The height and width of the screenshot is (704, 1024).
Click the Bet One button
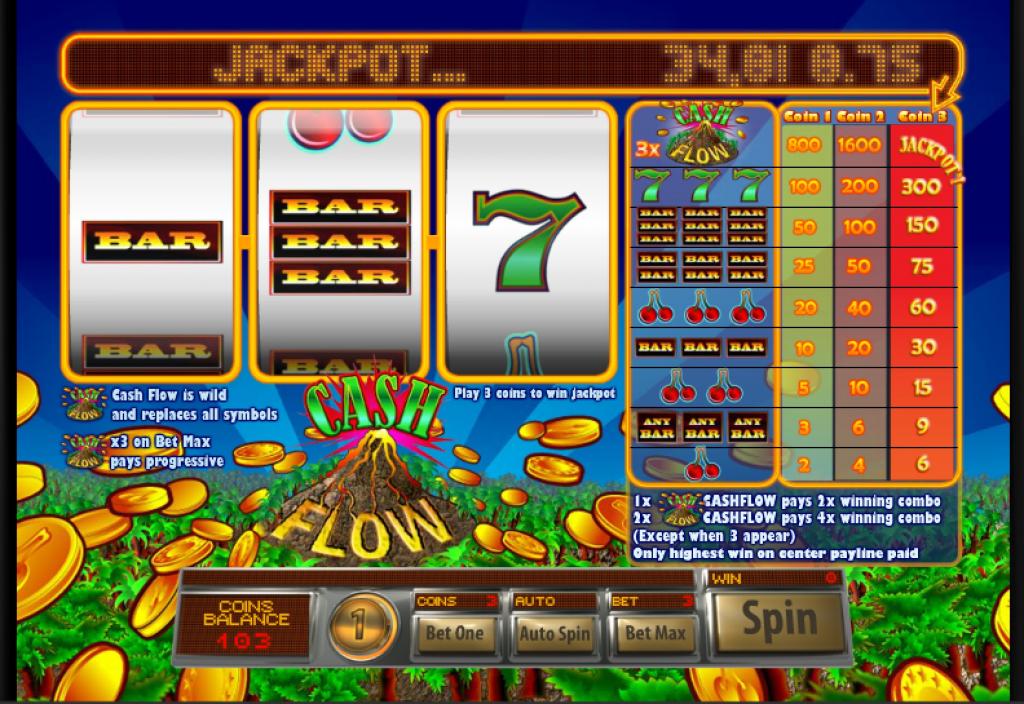point(455,633)
